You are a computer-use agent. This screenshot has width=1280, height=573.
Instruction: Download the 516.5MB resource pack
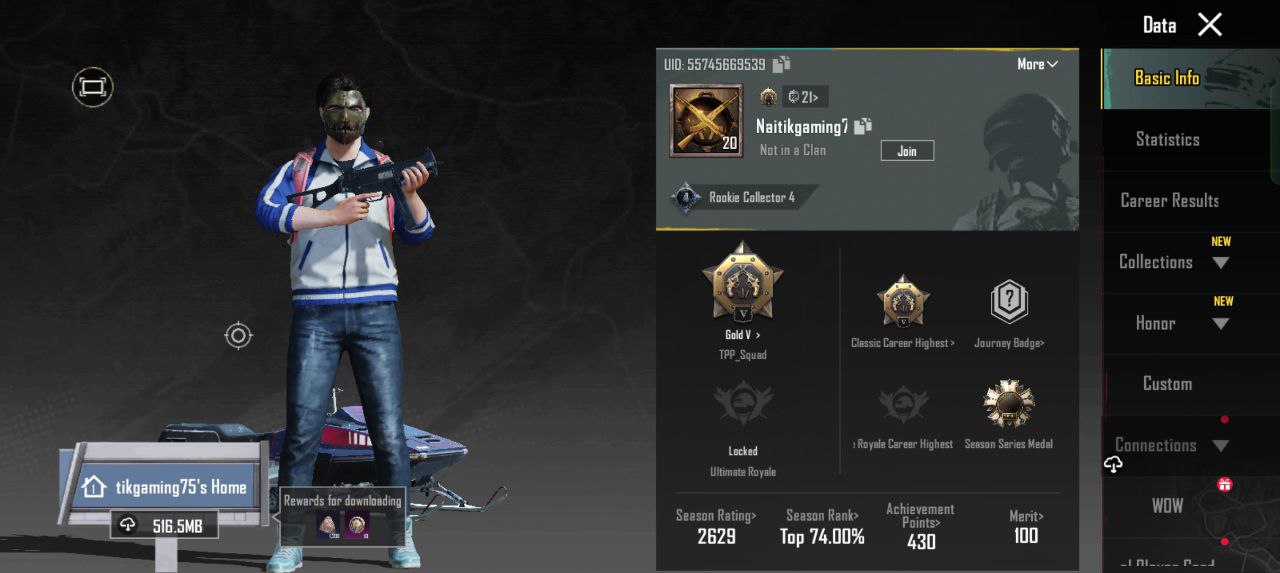point(164,526)
